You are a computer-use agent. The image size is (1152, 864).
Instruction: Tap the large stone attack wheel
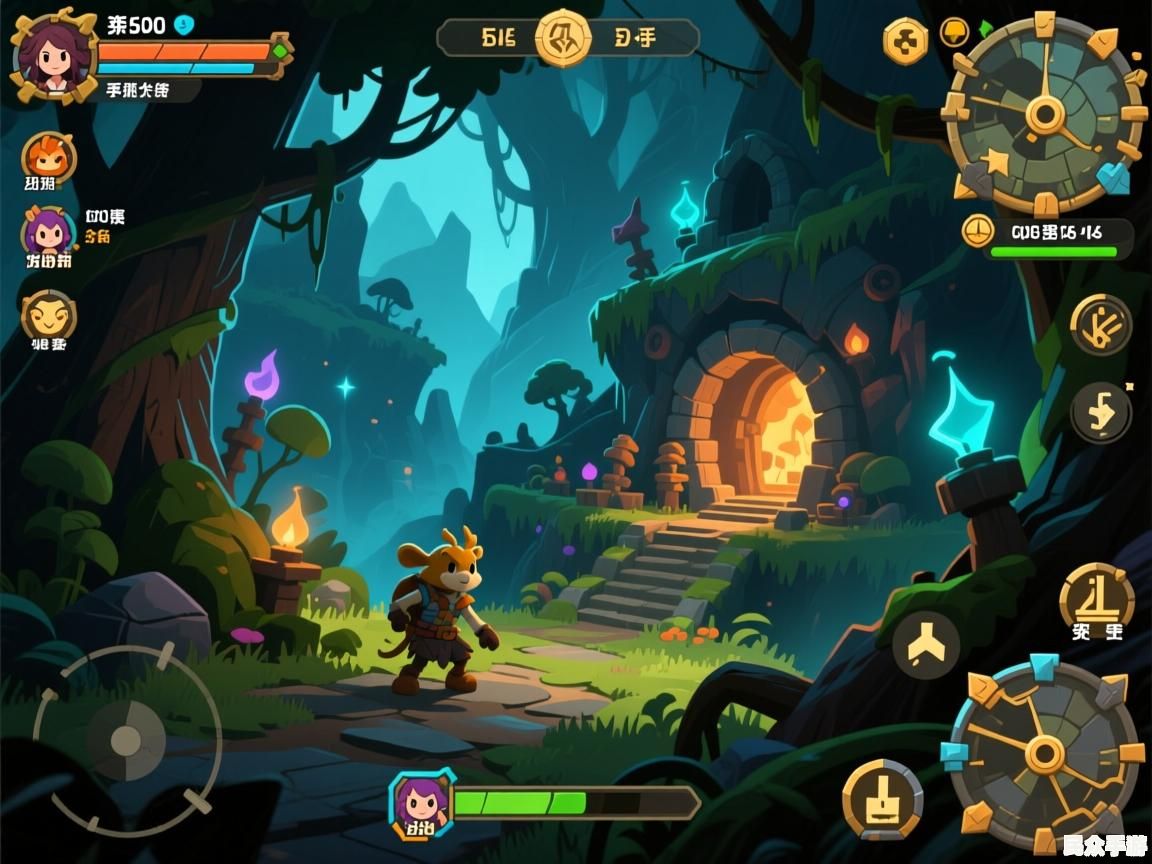pyautogui.click(x=1044, y=753)
